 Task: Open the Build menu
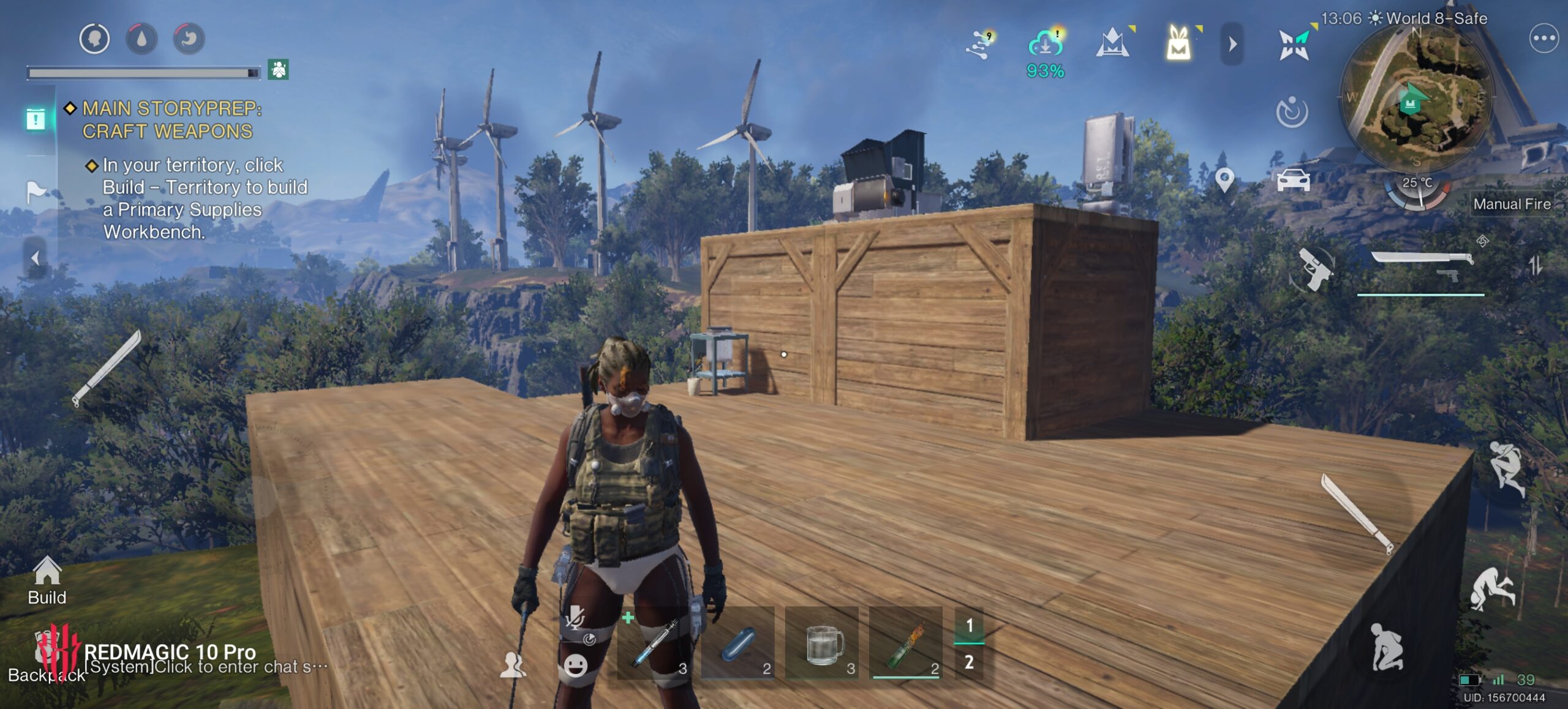47,580
